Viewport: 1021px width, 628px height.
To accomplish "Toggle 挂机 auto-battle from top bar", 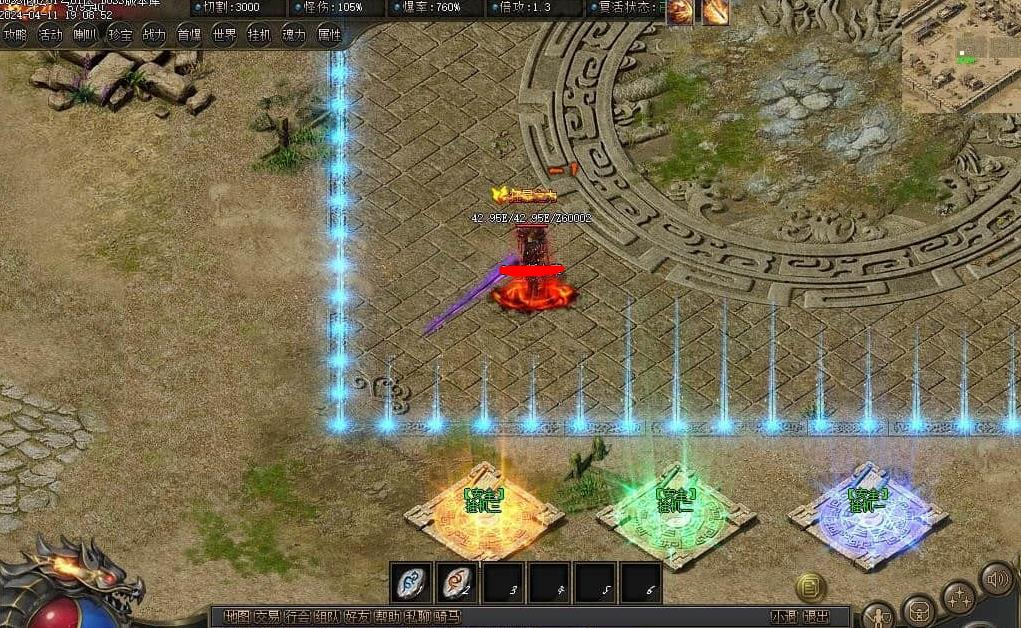I will [259, 35].
